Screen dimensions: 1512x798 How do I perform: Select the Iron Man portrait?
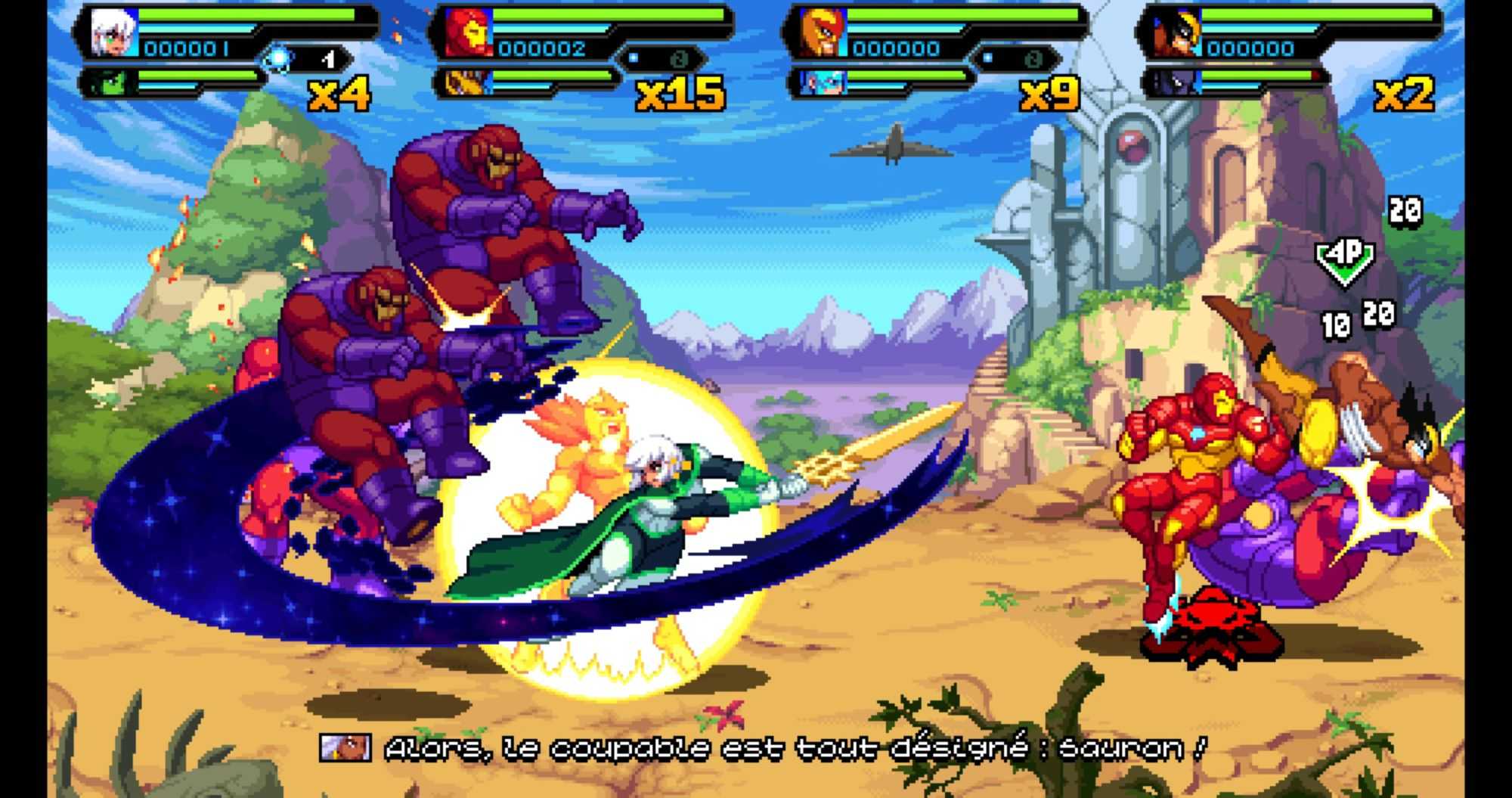(x=468, y=33)
